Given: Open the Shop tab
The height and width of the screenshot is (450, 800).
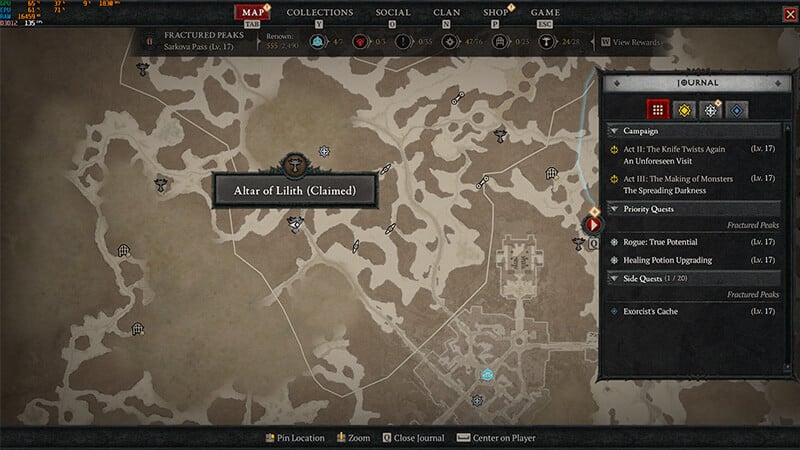Looking at the screenshot, I should tap(496, 13).
